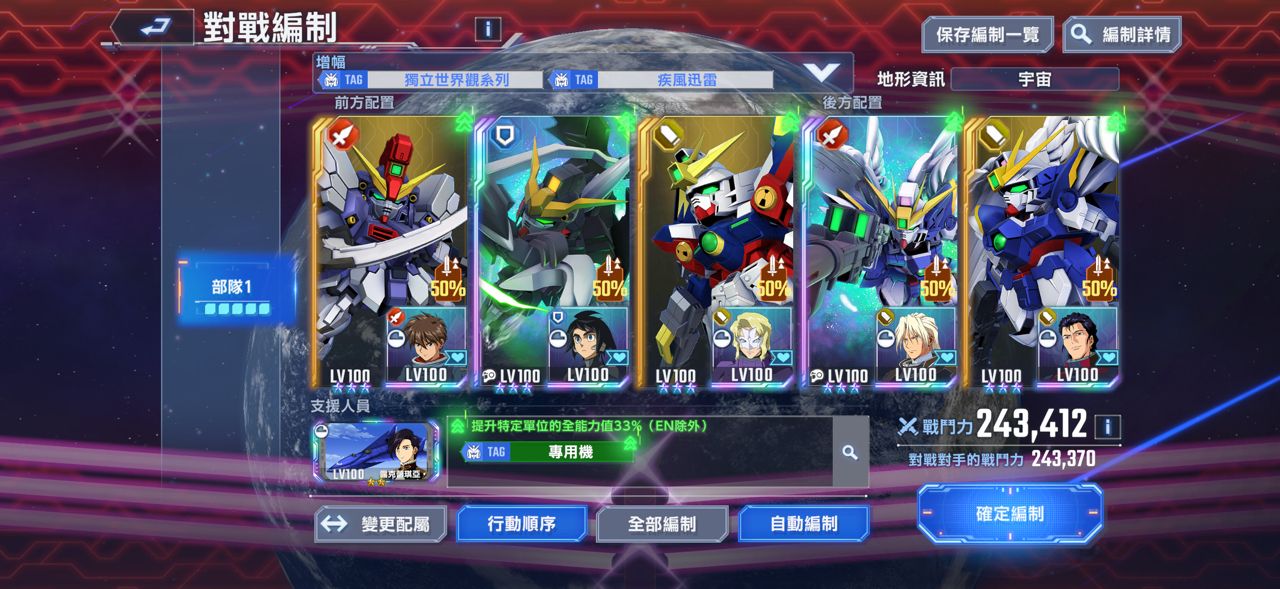The width and height of the screenshot is (1280, 589).
Task: Confirm the lineup with 確定編制
Action: click(x=1010, y=514)
